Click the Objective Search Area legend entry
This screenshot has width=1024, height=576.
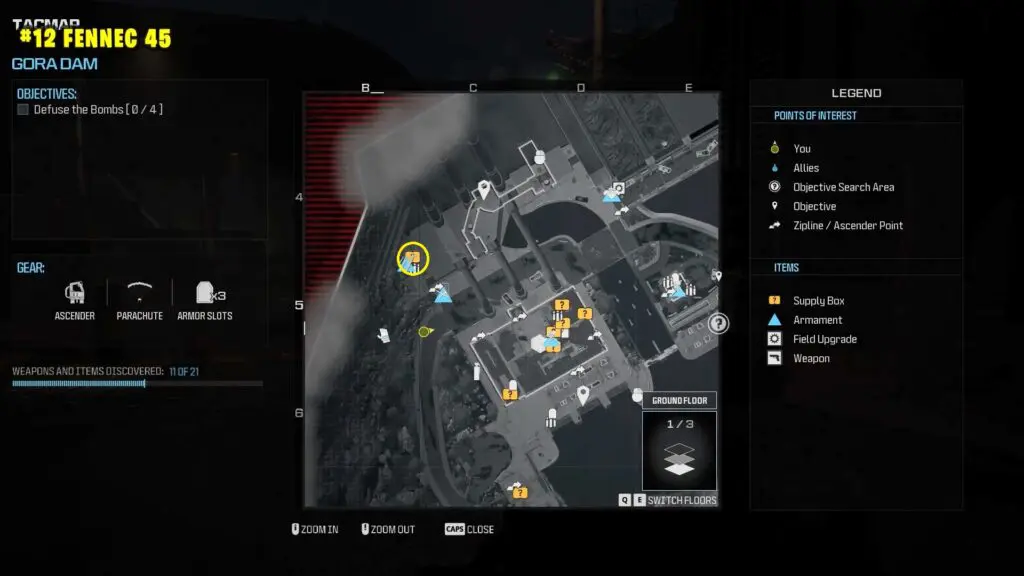click(x=843, y=187)
